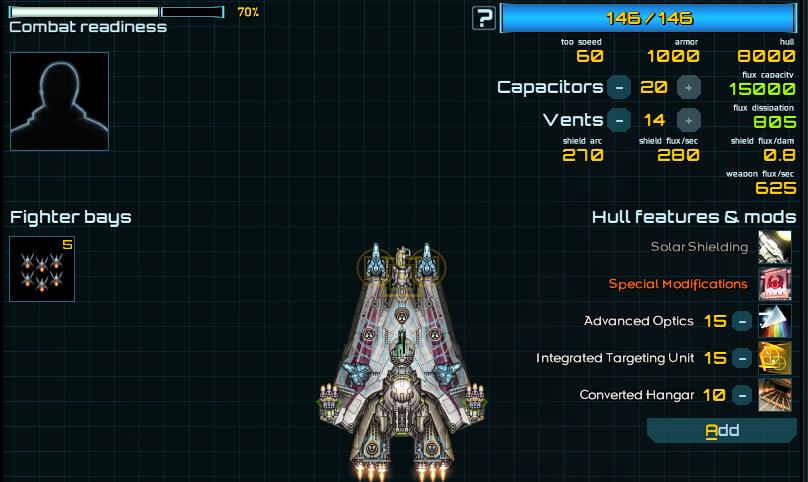Add a new hull mod
The height and width of the screenshot is (482, 808).
[x=721, y=430]
